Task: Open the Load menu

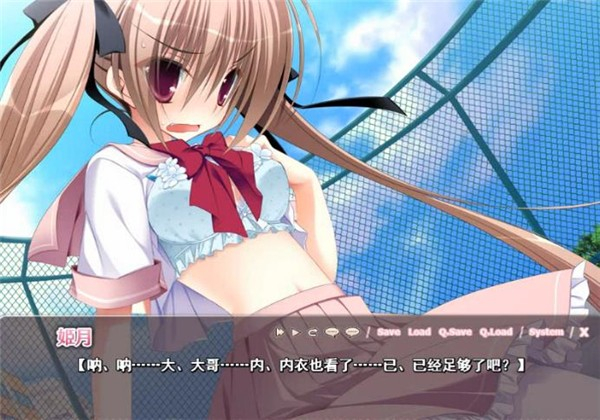Action: [420, 331]
